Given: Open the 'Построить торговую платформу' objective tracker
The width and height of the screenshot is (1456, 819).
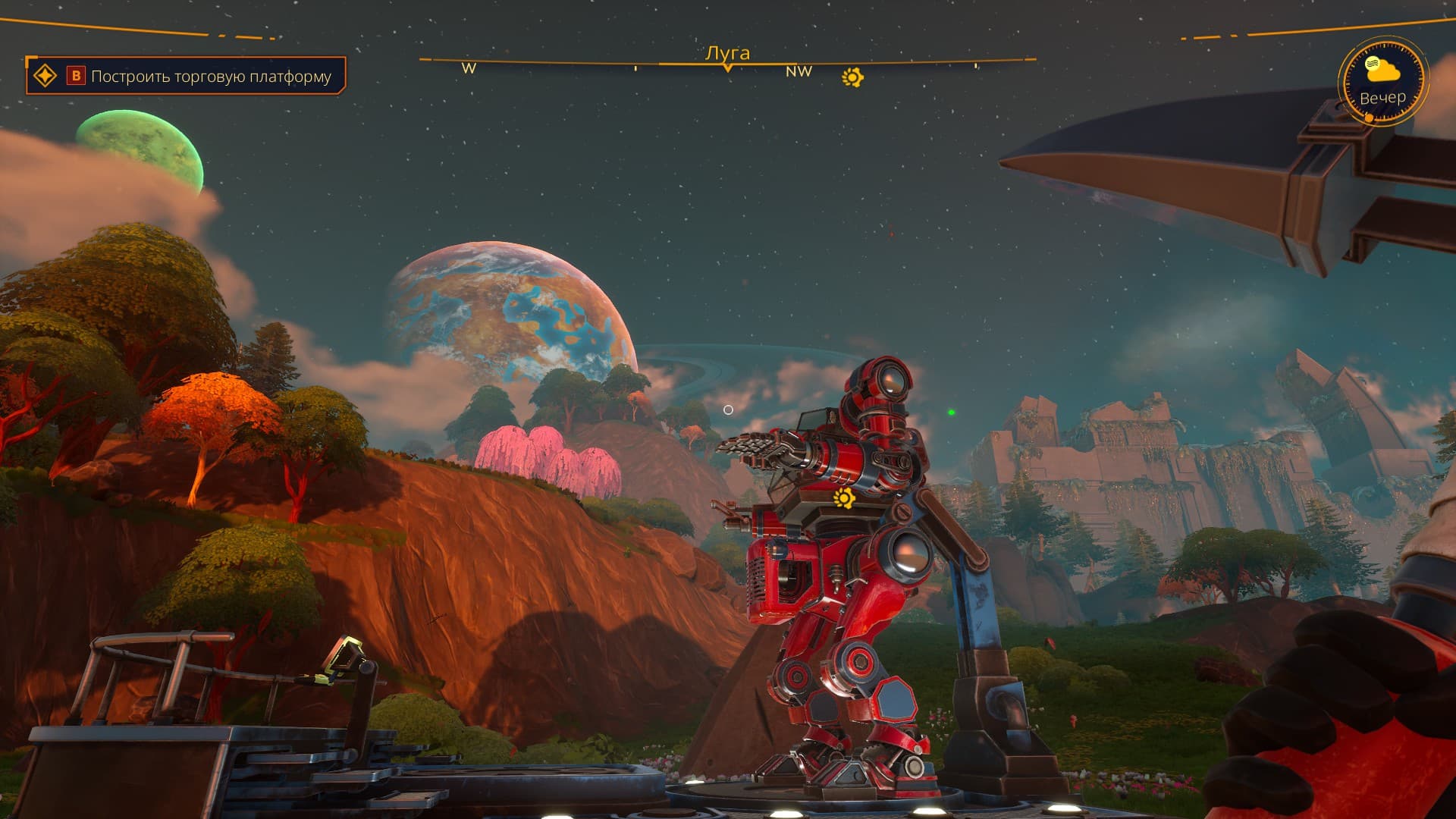Looking at the screenshot, I should (210, 77).
